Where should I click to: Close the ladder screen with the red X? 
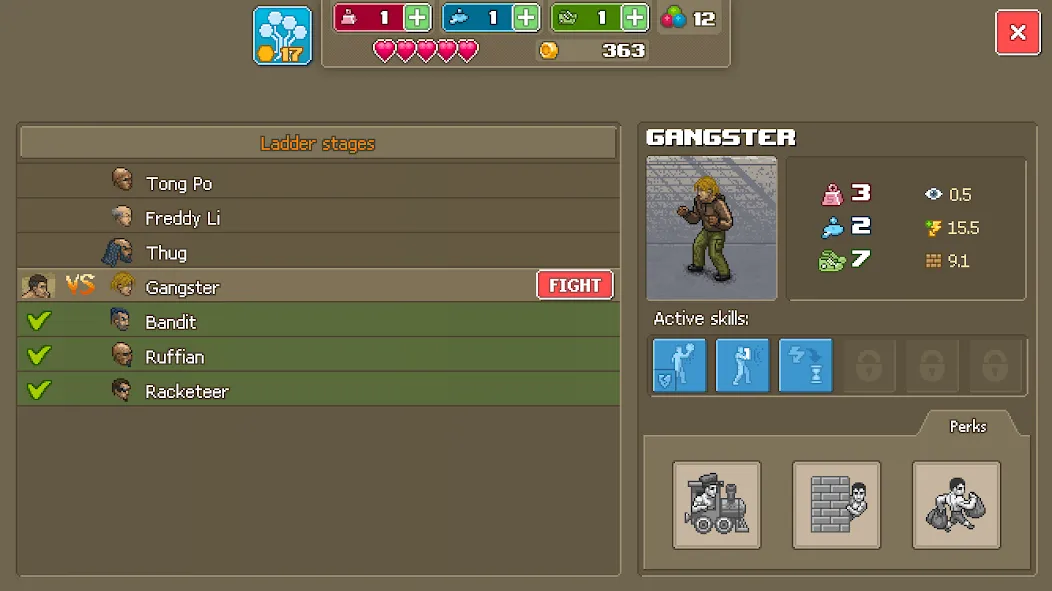click(1017, 32)
